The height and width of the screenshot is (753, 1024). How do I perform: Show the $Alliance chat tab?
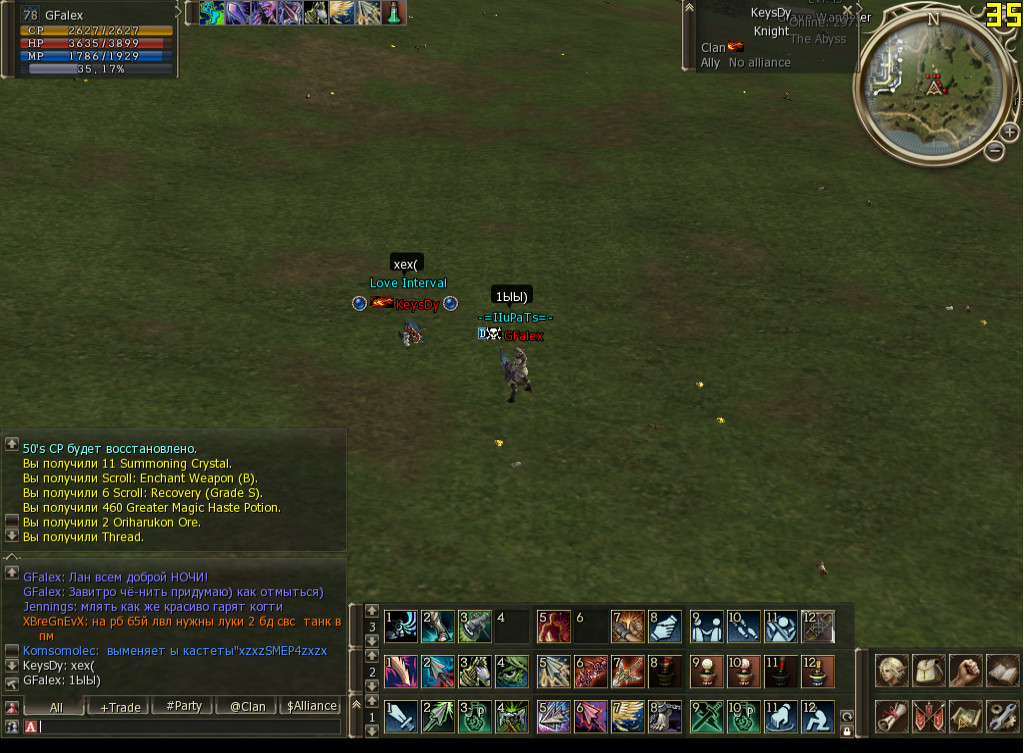[312, 706]
